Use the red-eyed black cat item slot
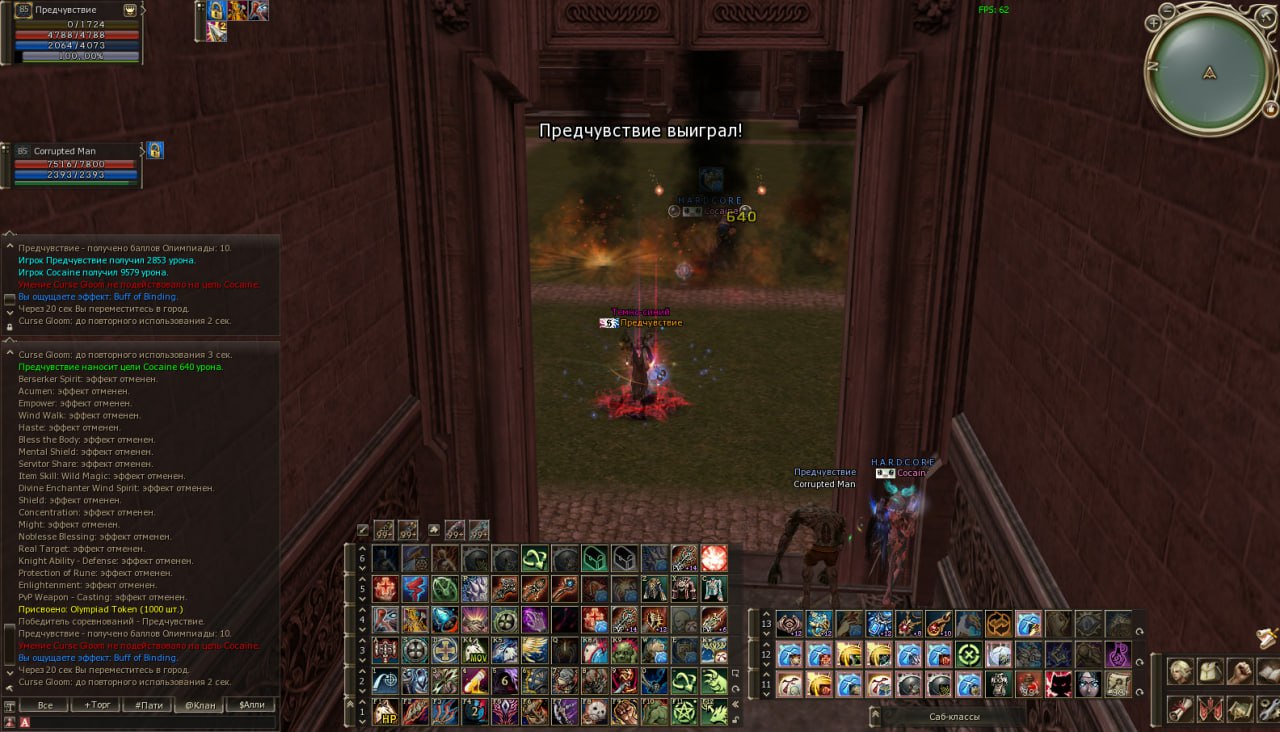The image size is (1280, 732). (x=1059, y=684)
